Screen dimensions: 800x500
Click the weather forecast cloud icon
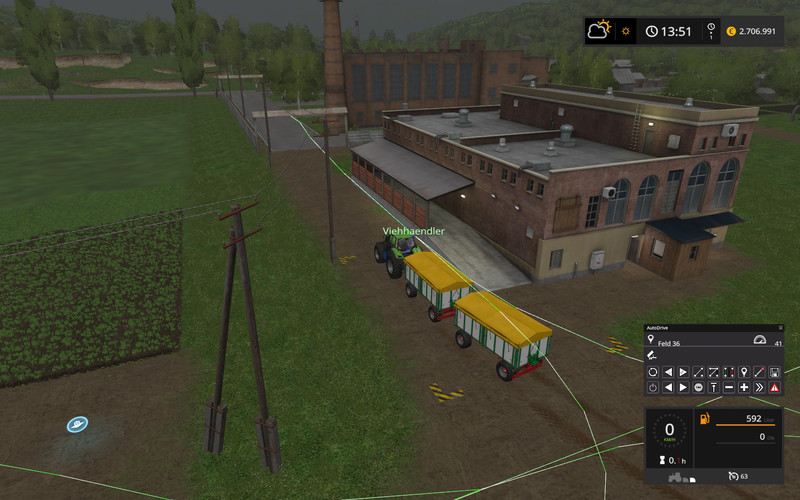pos(599,31)
